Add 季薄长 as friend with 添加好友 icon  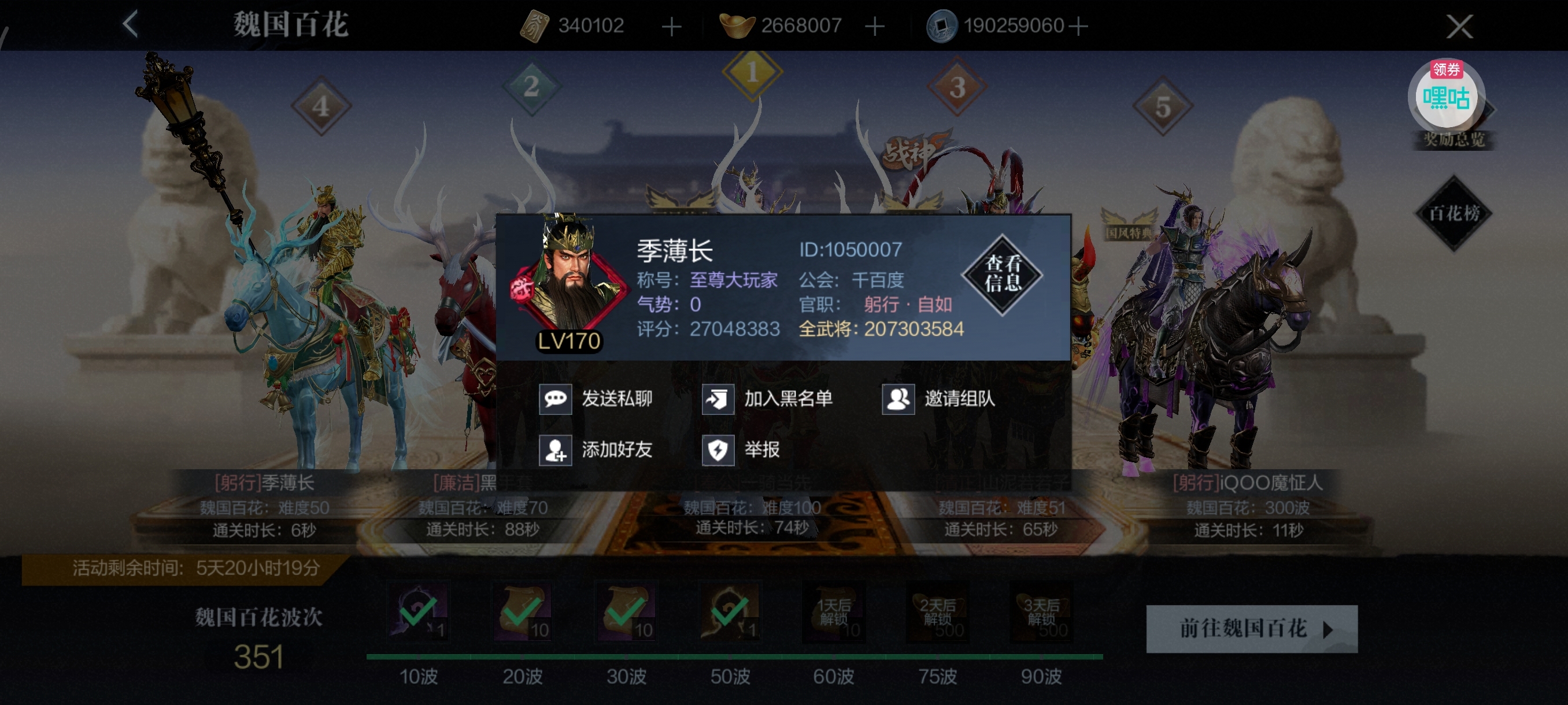coord(556,451)
